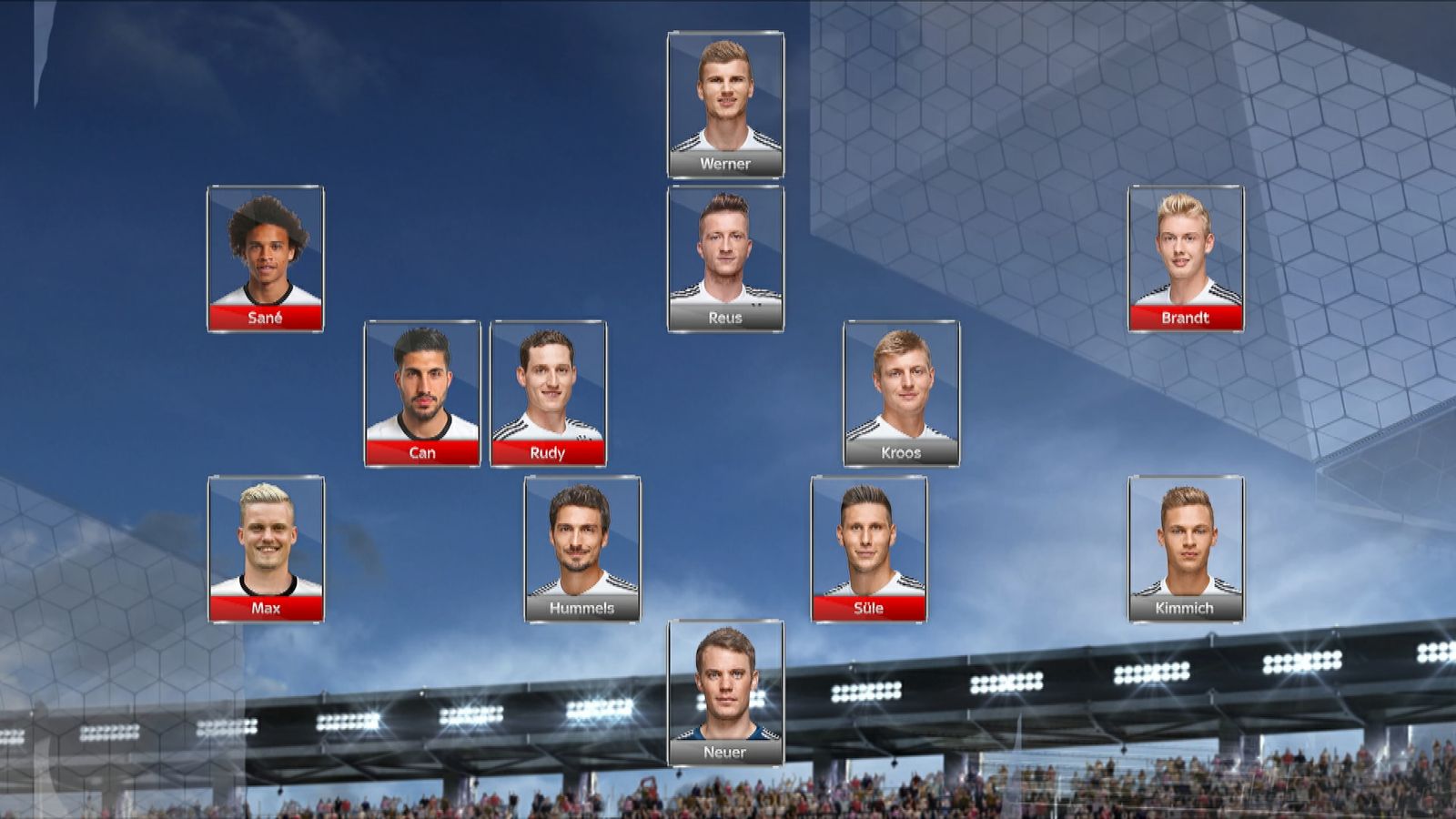The height and width of the screenshot is (819, 1456).
Task: Choose the Reus player card
Action: (725, 258)
